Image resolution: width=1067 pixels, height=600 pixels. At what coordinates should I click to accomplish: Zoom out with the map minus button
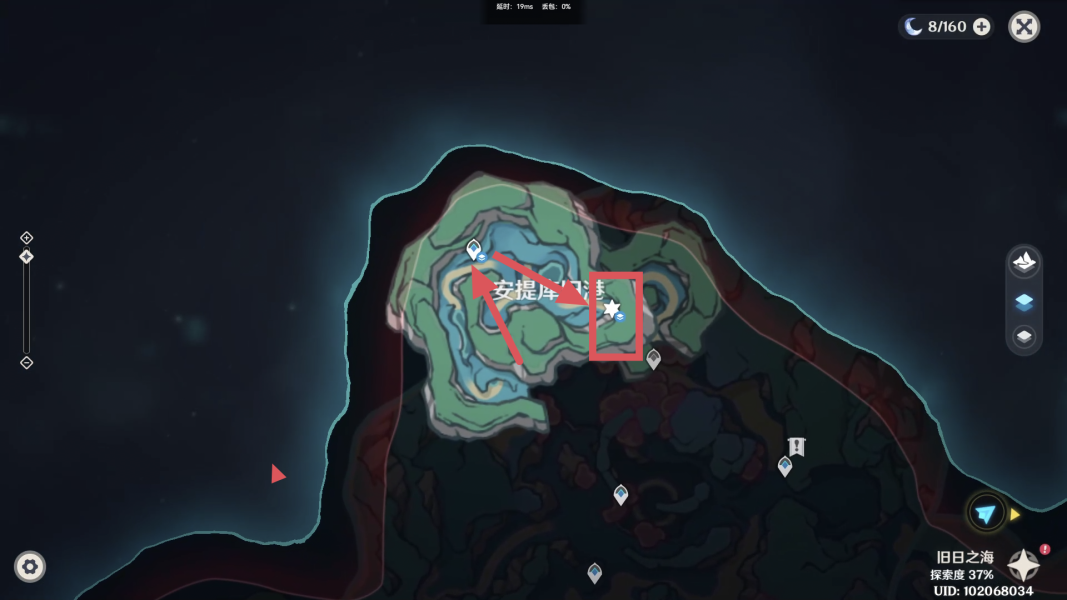(27, 362)
